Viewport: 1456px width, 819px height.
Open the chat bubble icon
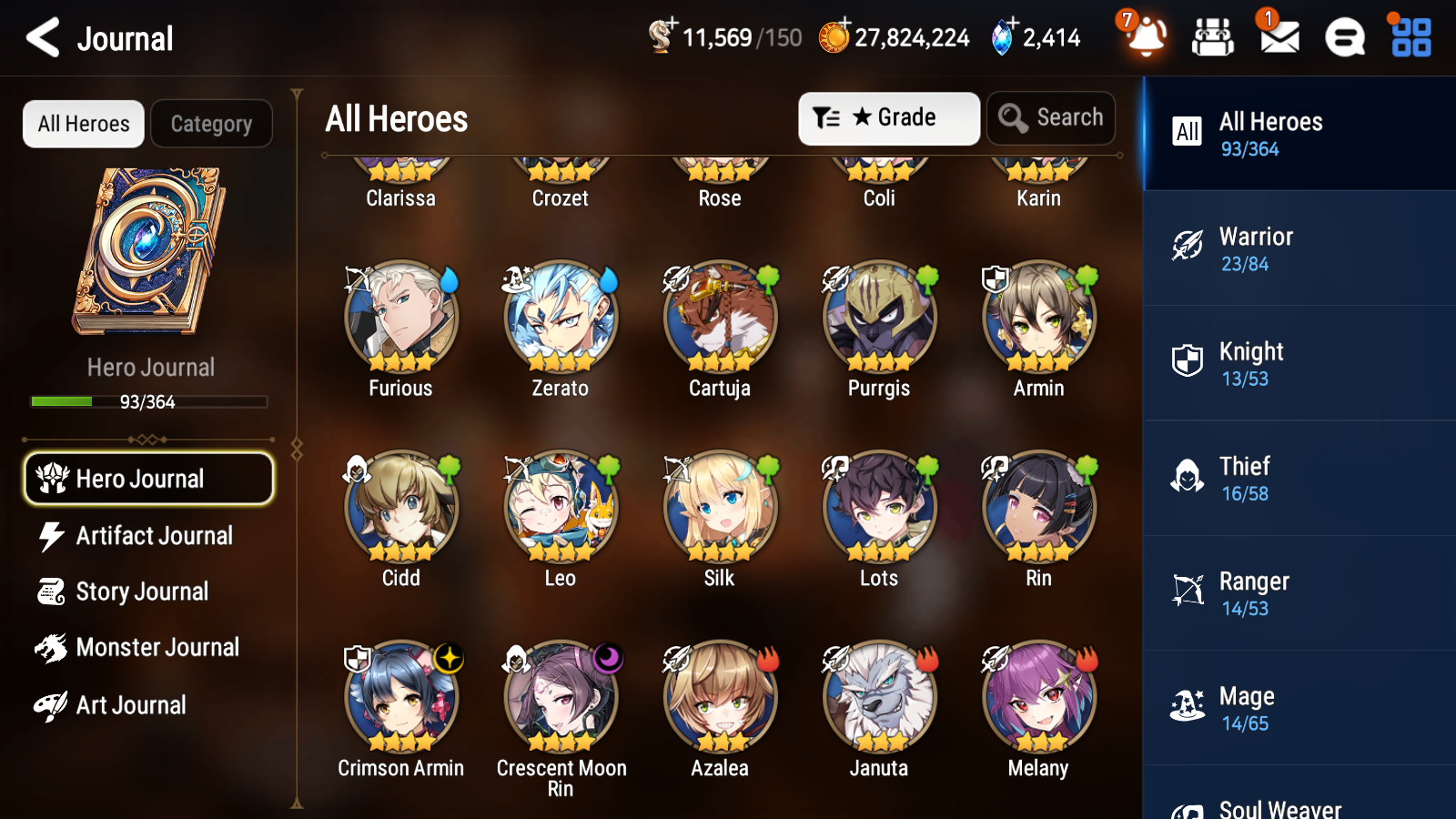click(x=1343, y=38)
